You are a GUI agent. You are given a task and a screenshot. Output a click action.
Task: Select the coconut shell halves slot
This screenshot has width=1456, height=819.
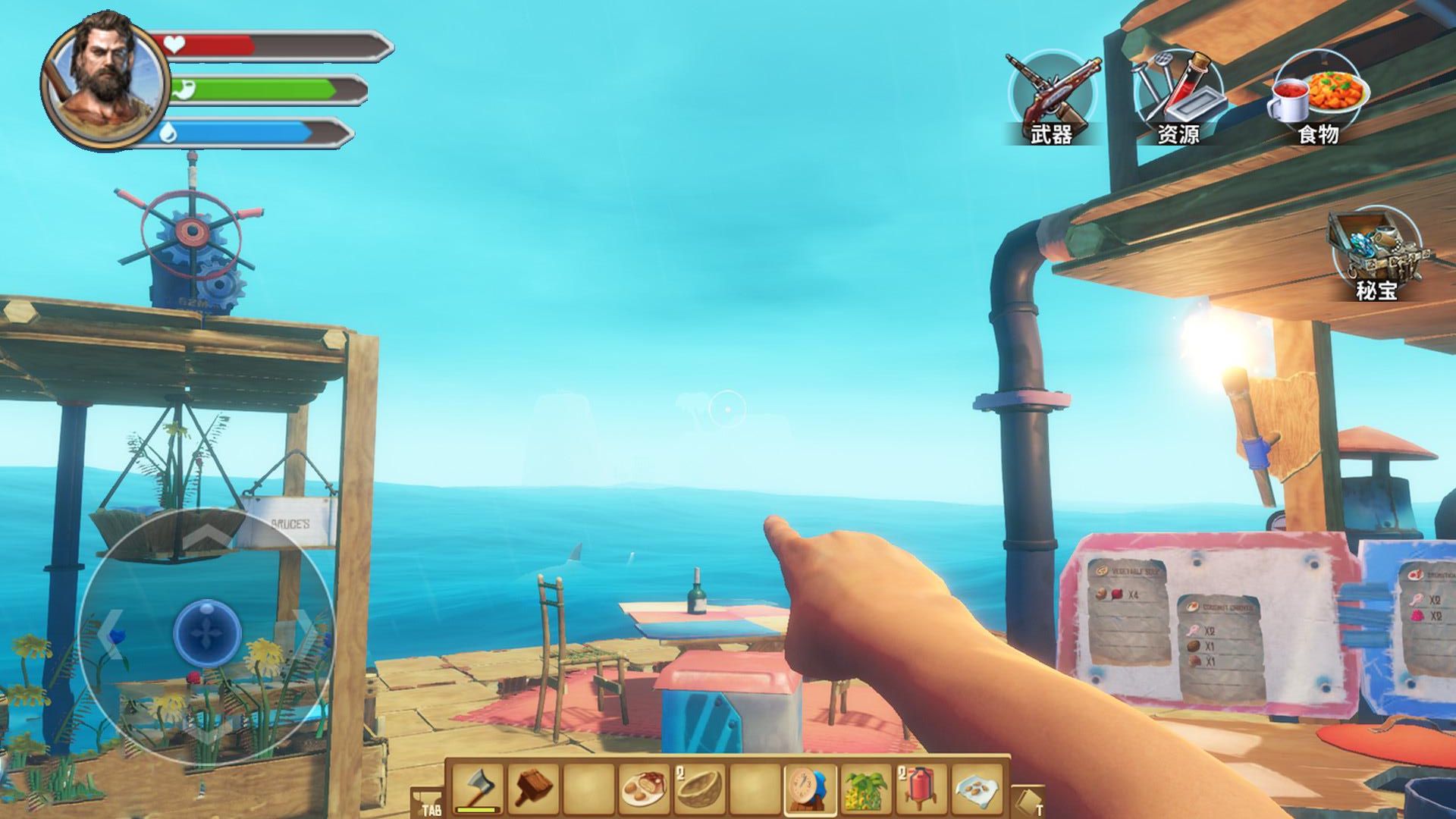(x=699, y=789)
